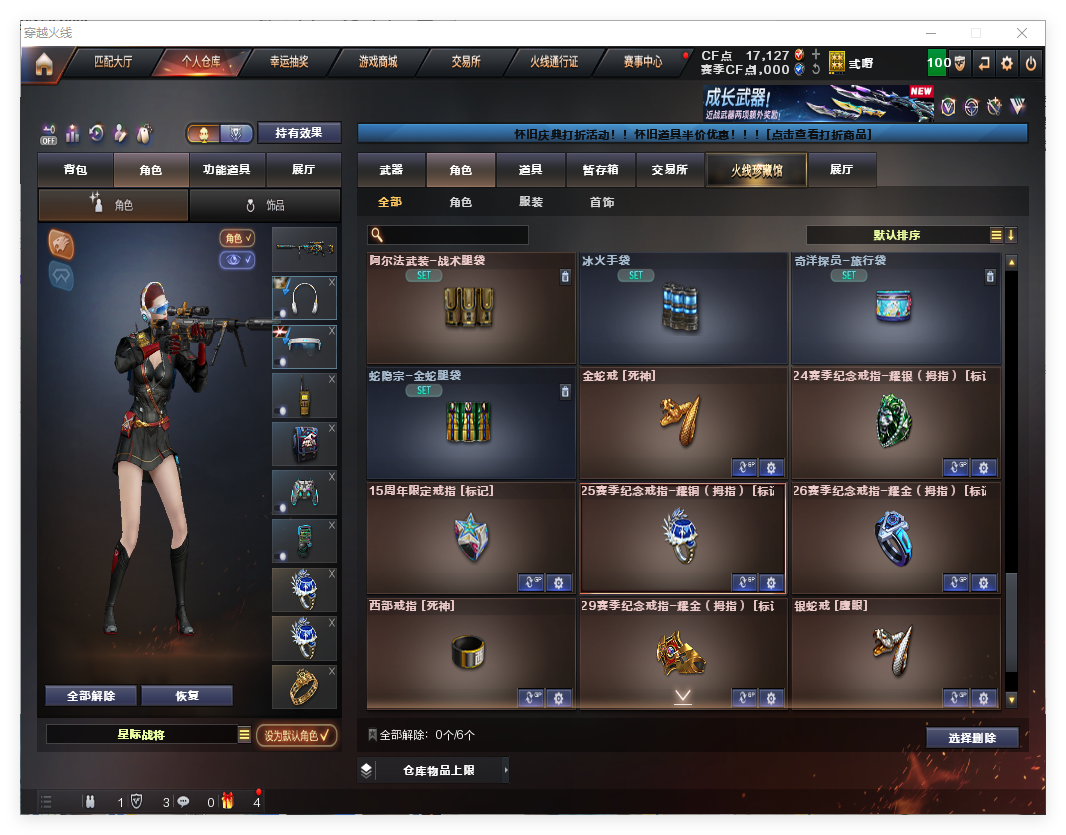
Task: Click the 全部解除 unequip all button
Action: click(91, 696)
